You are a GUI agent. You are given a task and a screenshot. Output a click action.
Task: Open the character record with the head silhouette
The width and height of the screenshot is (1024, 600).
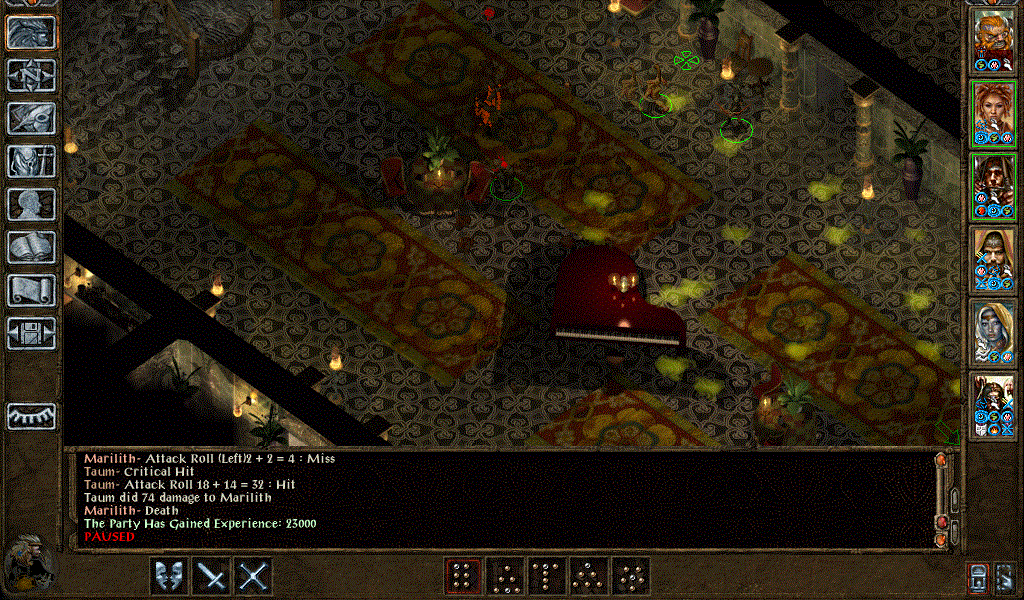coord(32,204)
